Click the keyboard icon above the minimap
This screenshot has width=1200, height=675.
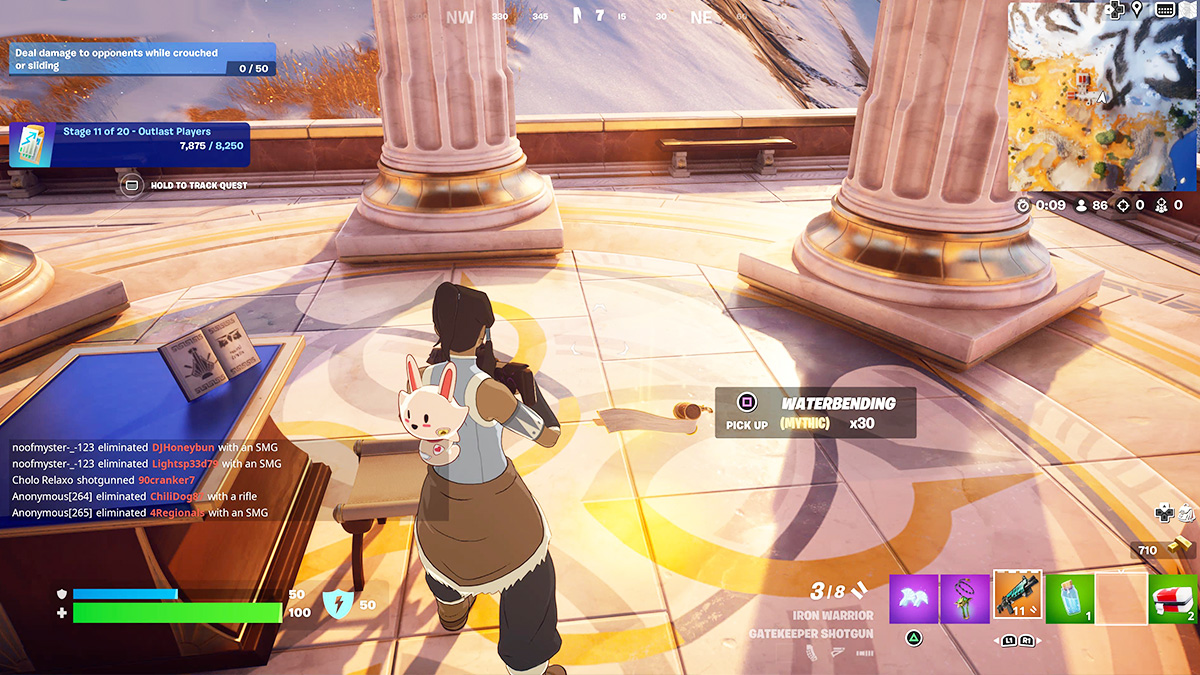point(1164,9)
